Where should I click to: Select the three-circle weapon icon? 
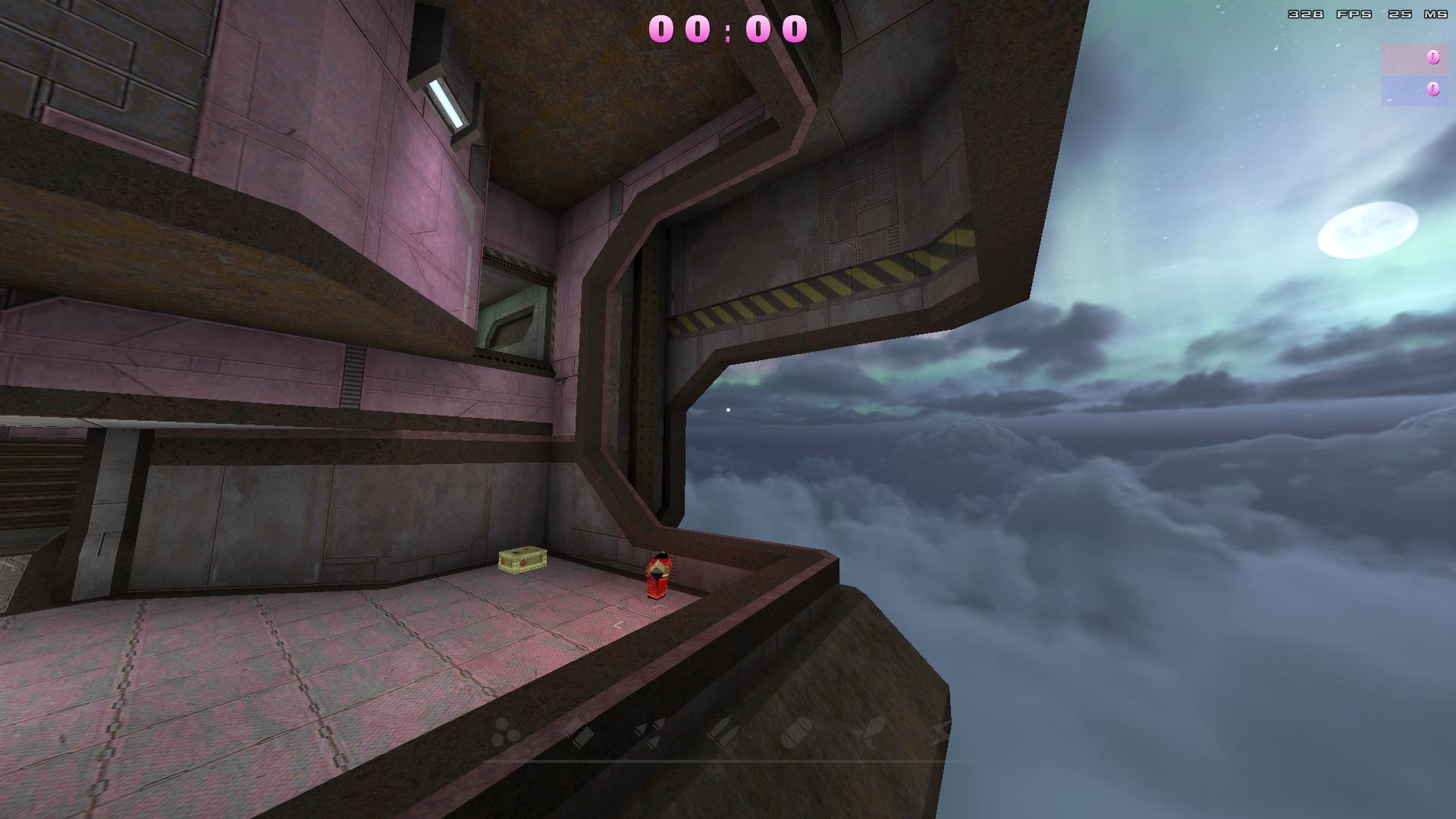click(505, 733)
